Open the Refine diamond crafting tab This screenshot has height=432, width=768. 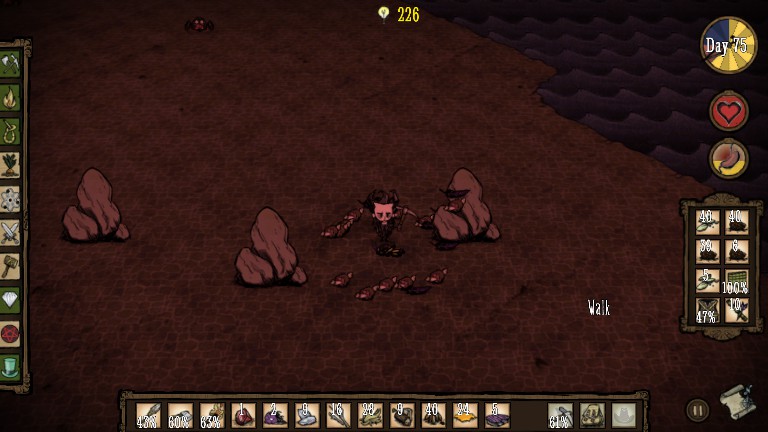(x=11, y=300)
